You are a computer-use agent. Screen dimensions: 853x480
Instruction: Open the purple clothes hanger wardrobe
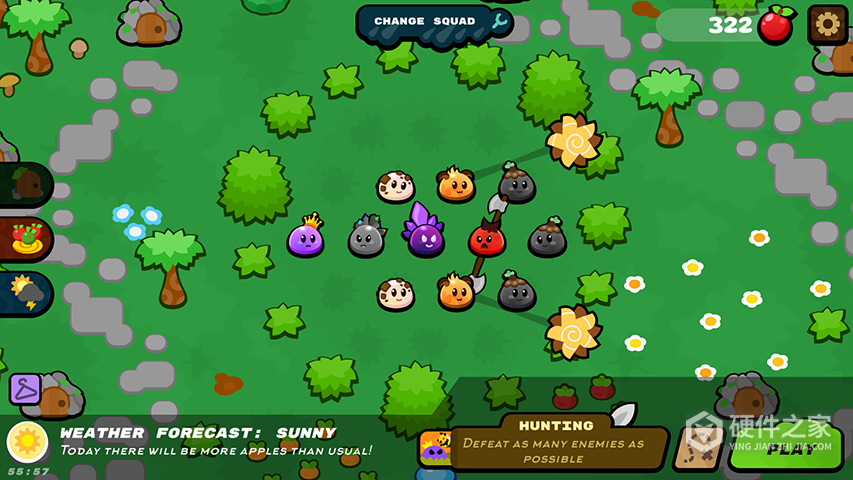coord(24,388)
